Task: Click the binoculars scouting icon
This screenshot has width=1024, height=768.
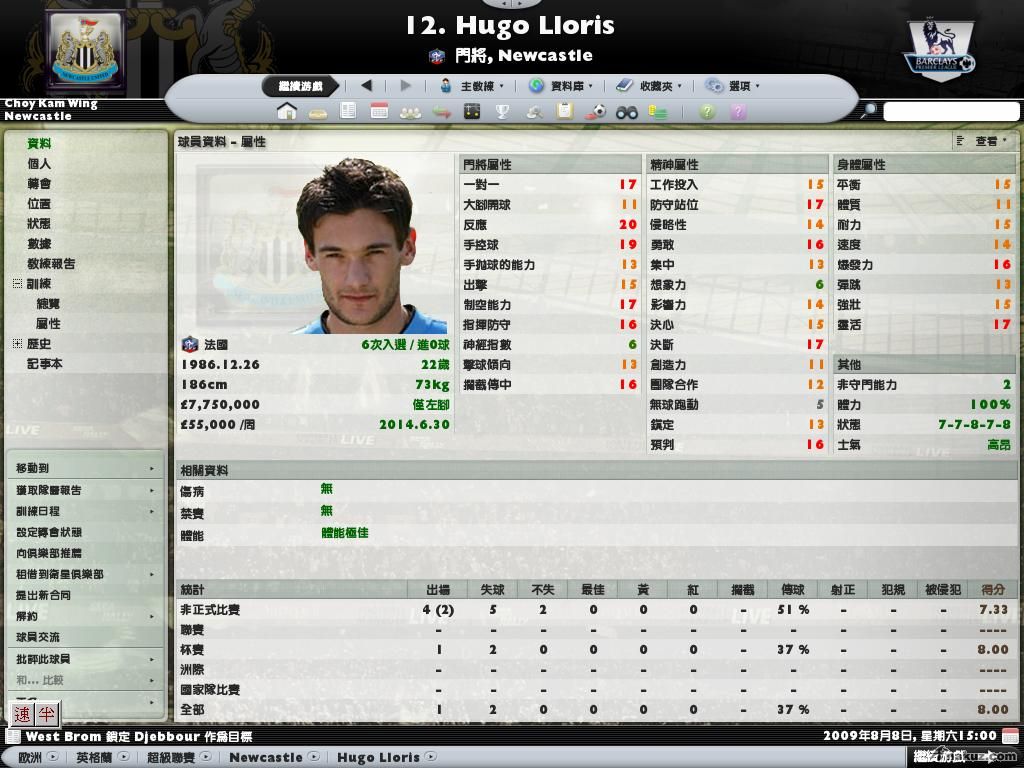Action: 627,111
